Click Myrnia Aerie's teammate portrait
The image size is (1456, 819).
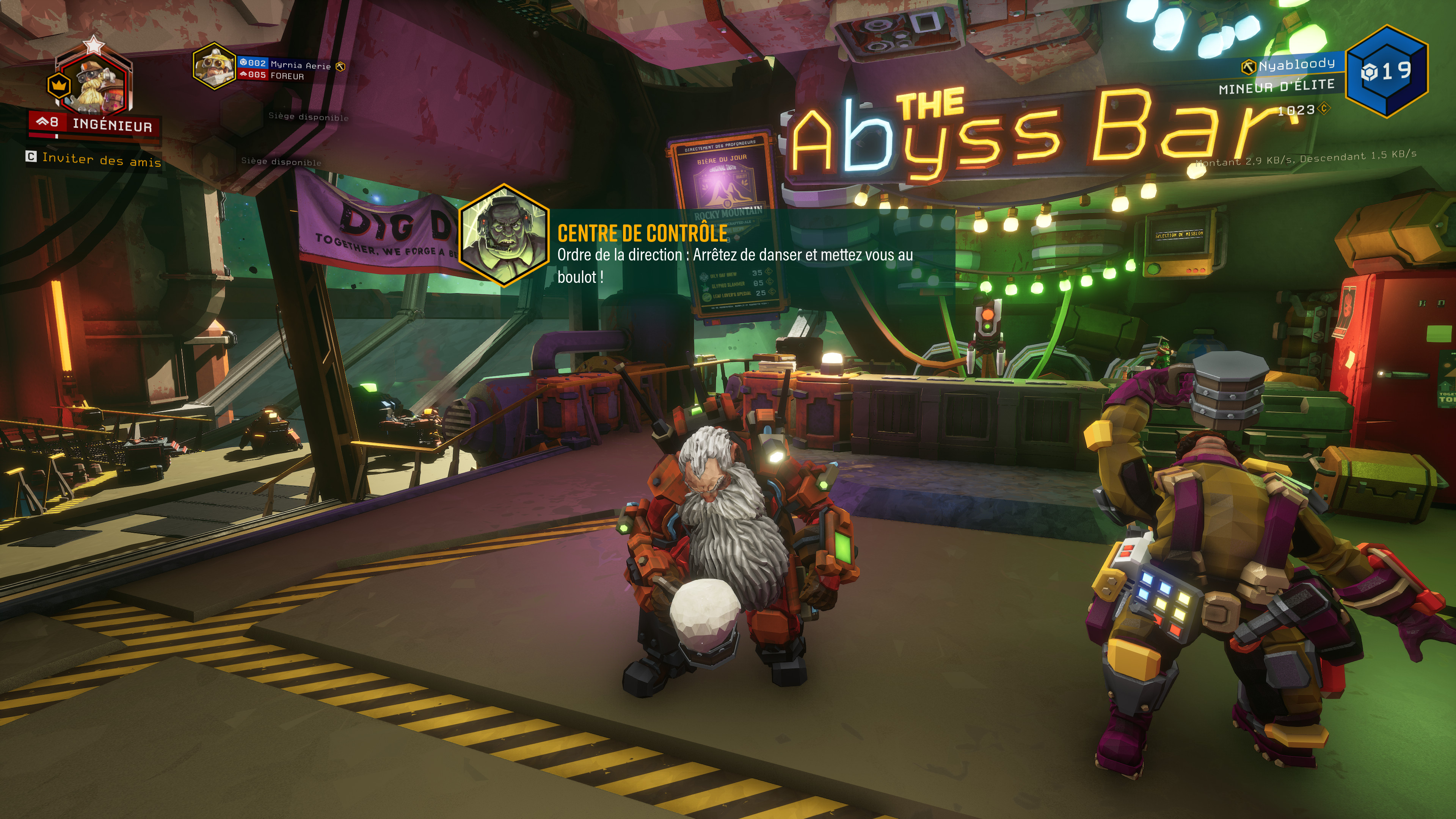pyautogui.click(x=213, y=67)
